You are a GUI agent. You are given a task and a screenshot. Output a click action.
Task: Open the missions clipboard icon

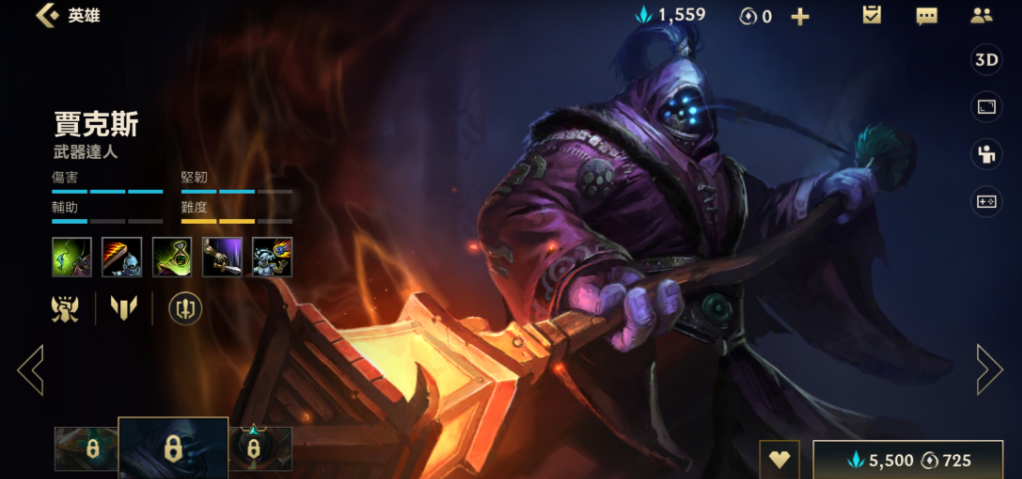(x=871, y=15)
